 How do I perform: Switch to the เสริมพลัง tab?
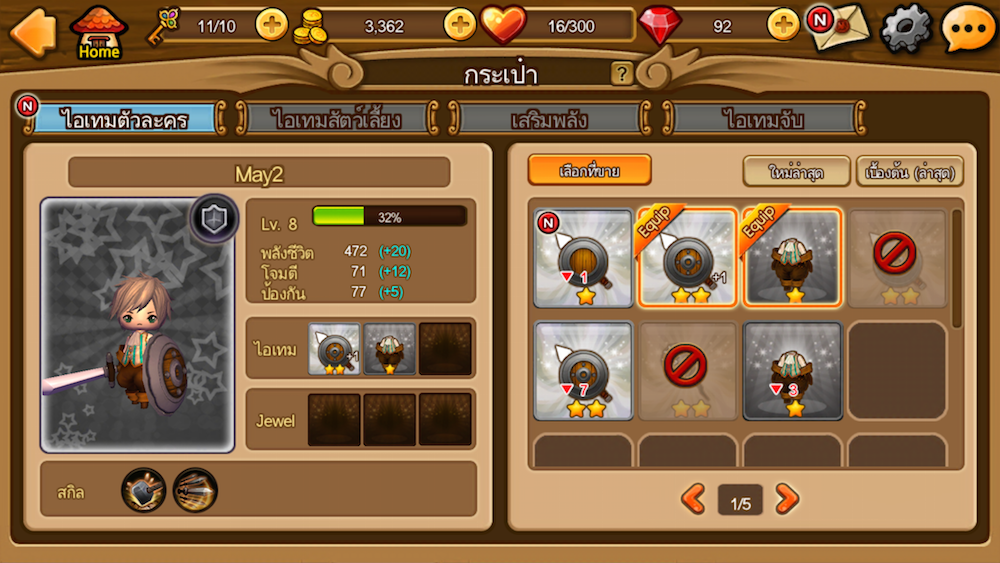click(549, 119)
